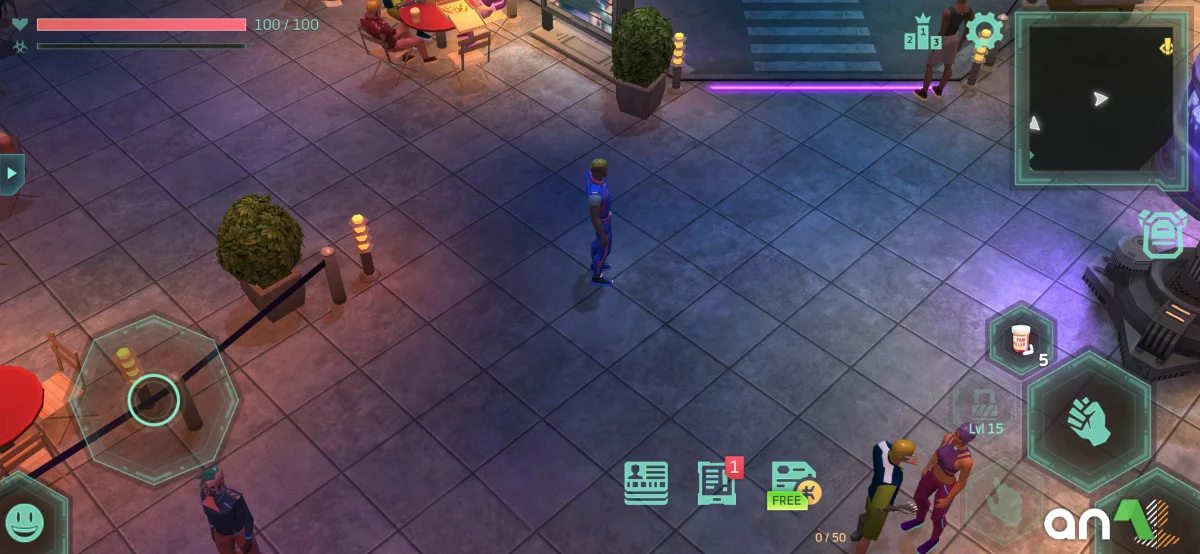
Task: Open the character ID card profile
Action: tap(646, 483)
